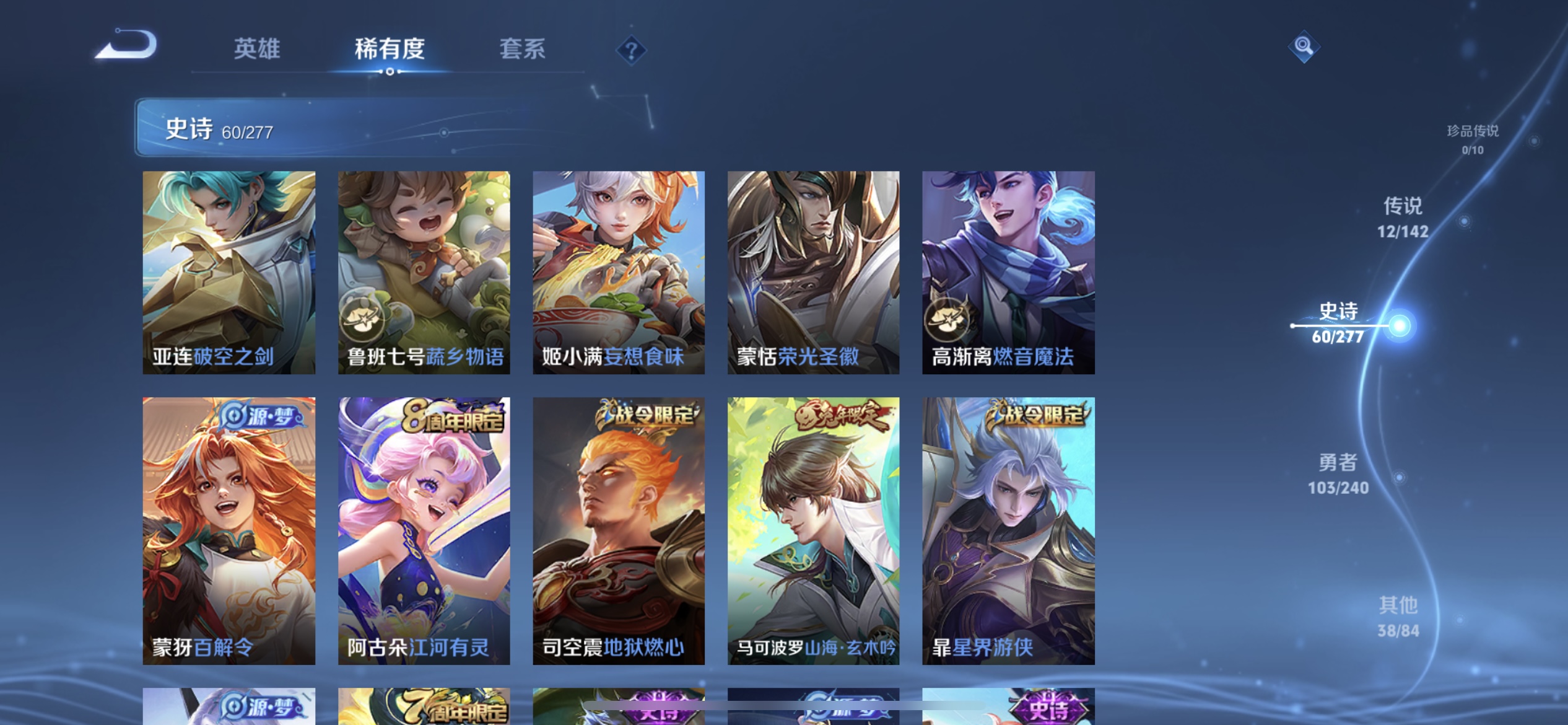
Task: Open the 亚连破空之剑 skin thumbnail
Action: point(228,270)
